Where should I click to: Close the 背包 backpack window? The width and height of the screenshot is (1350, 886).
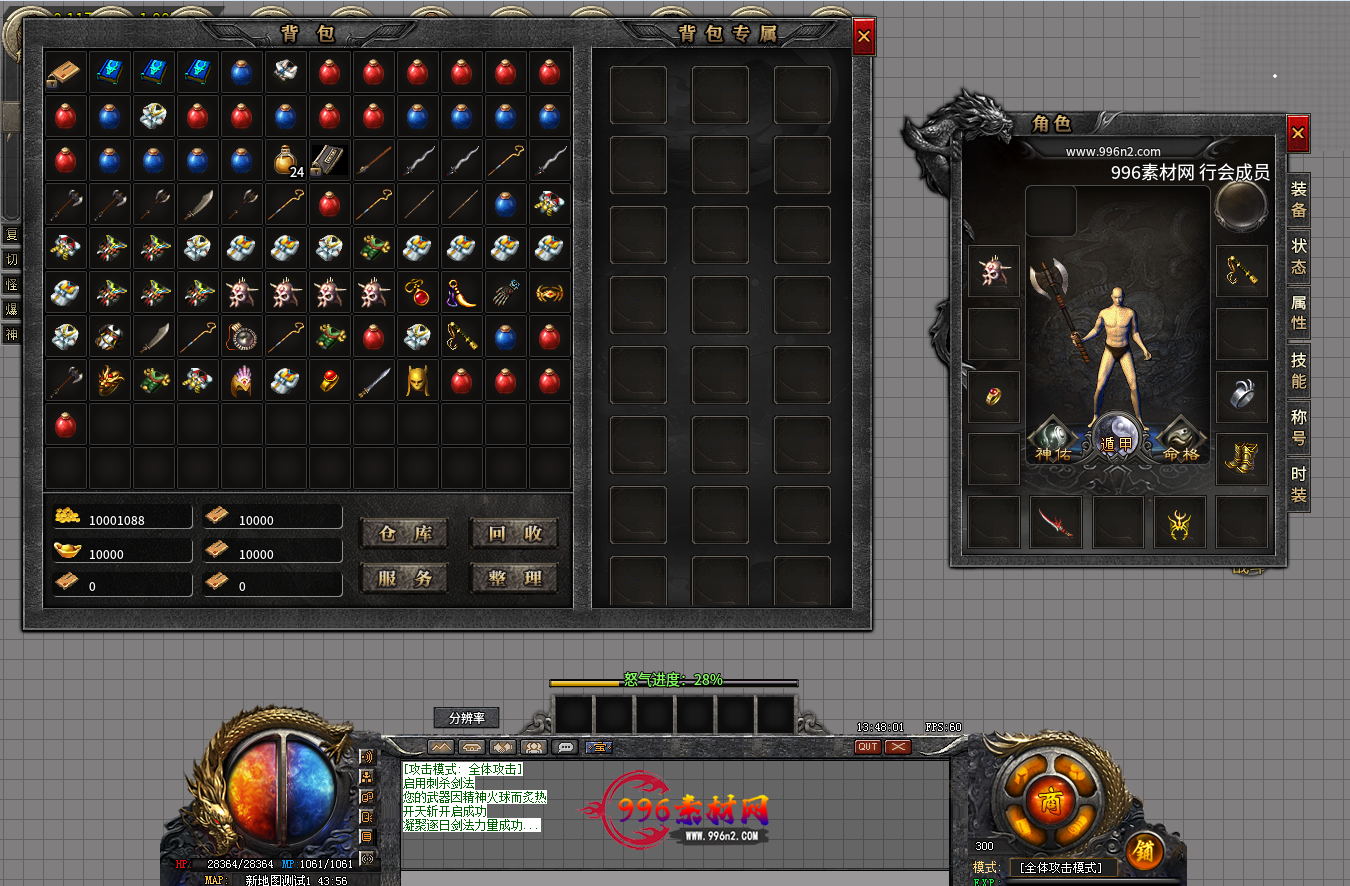tap(864, 38)
